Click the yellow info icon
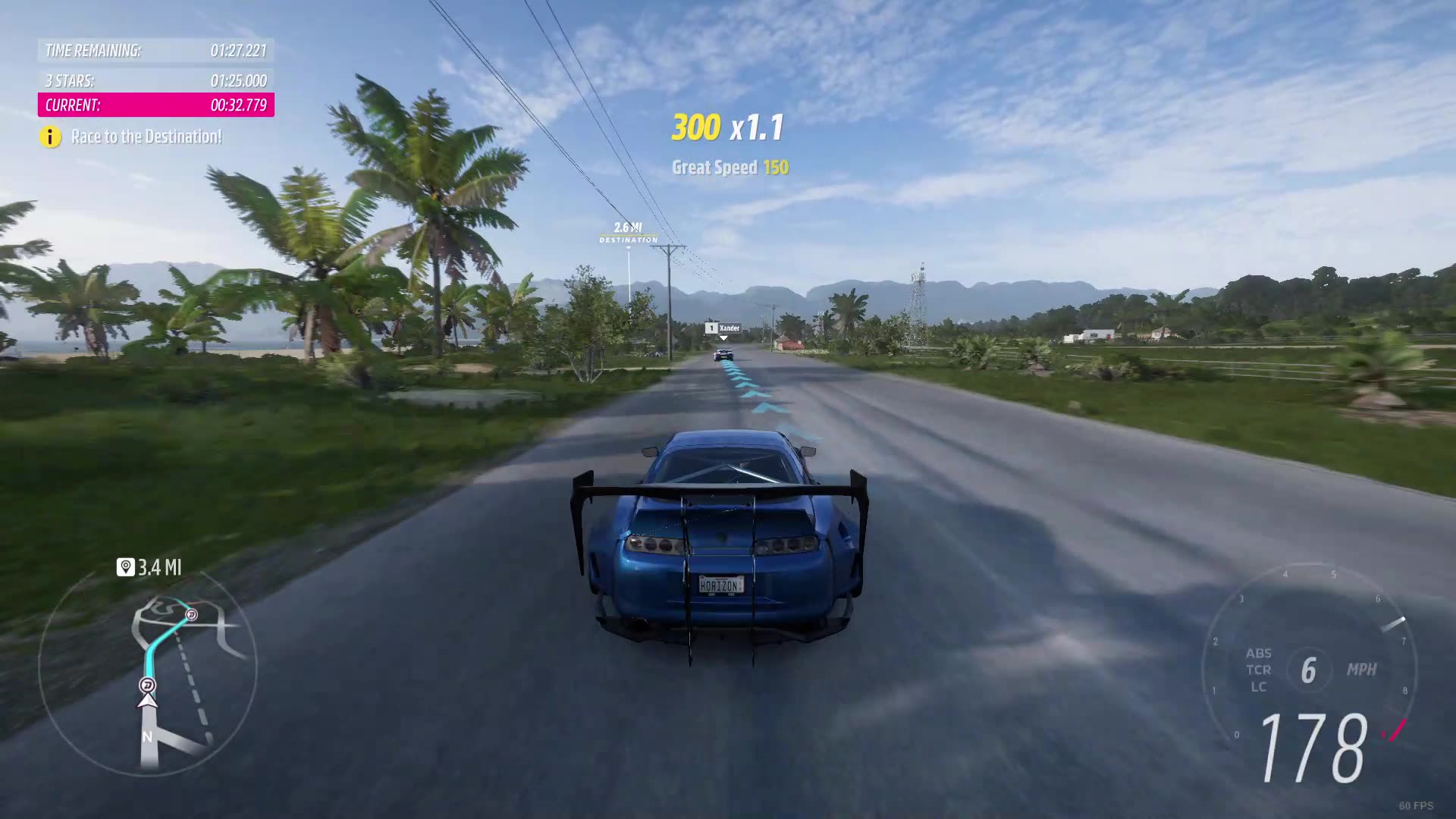 (x=50, y=137)
